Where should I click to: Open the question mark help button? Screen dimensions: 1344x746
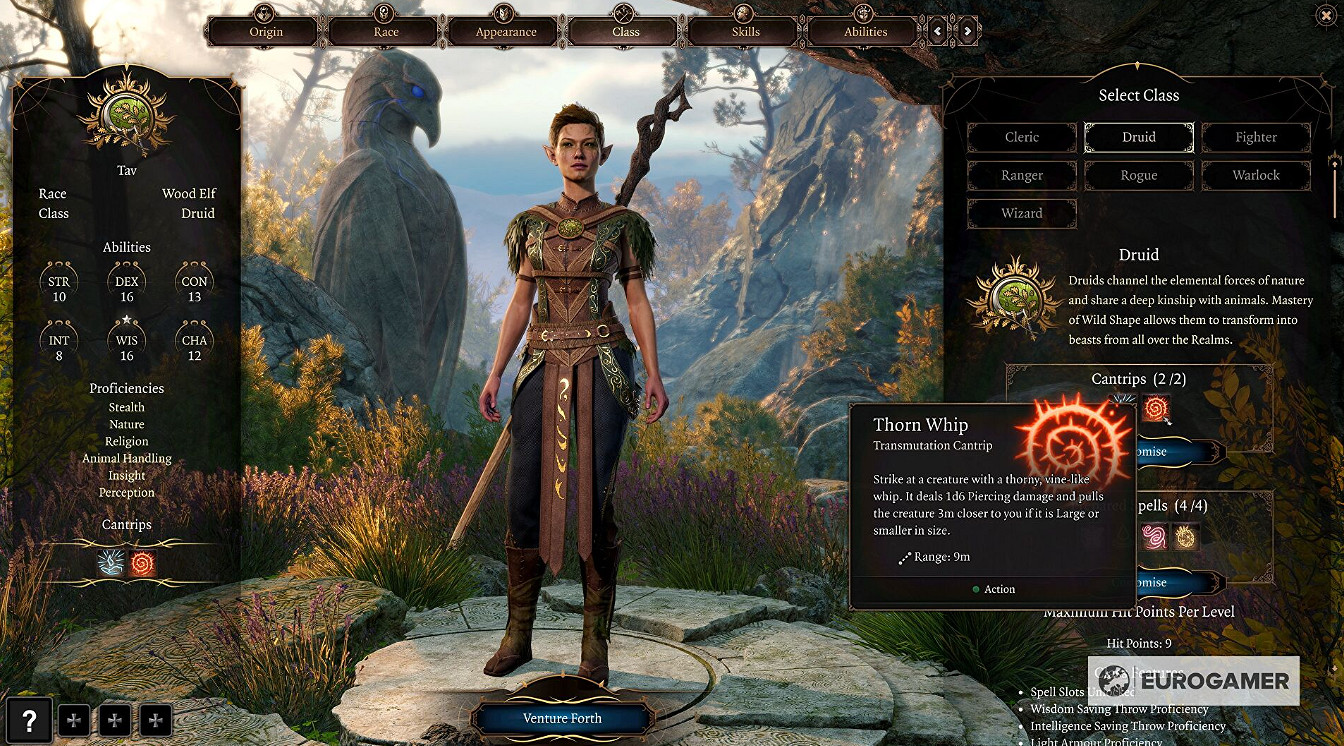tap(30, 719)
